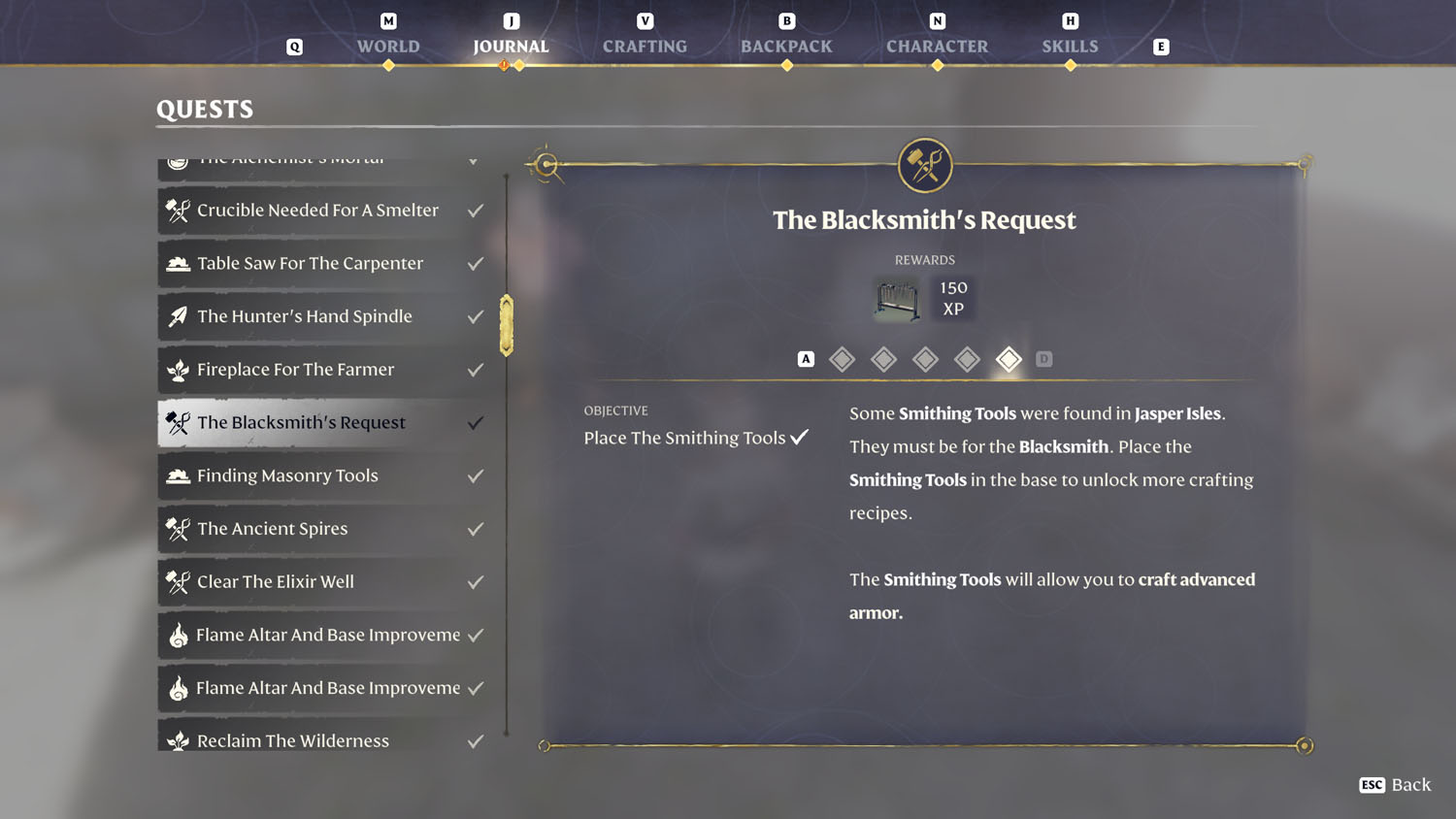1456x819 pixels.
Task: Click the flame icon next to Flame Altar And Base Improvements
Action: click(x=177, y=636)
